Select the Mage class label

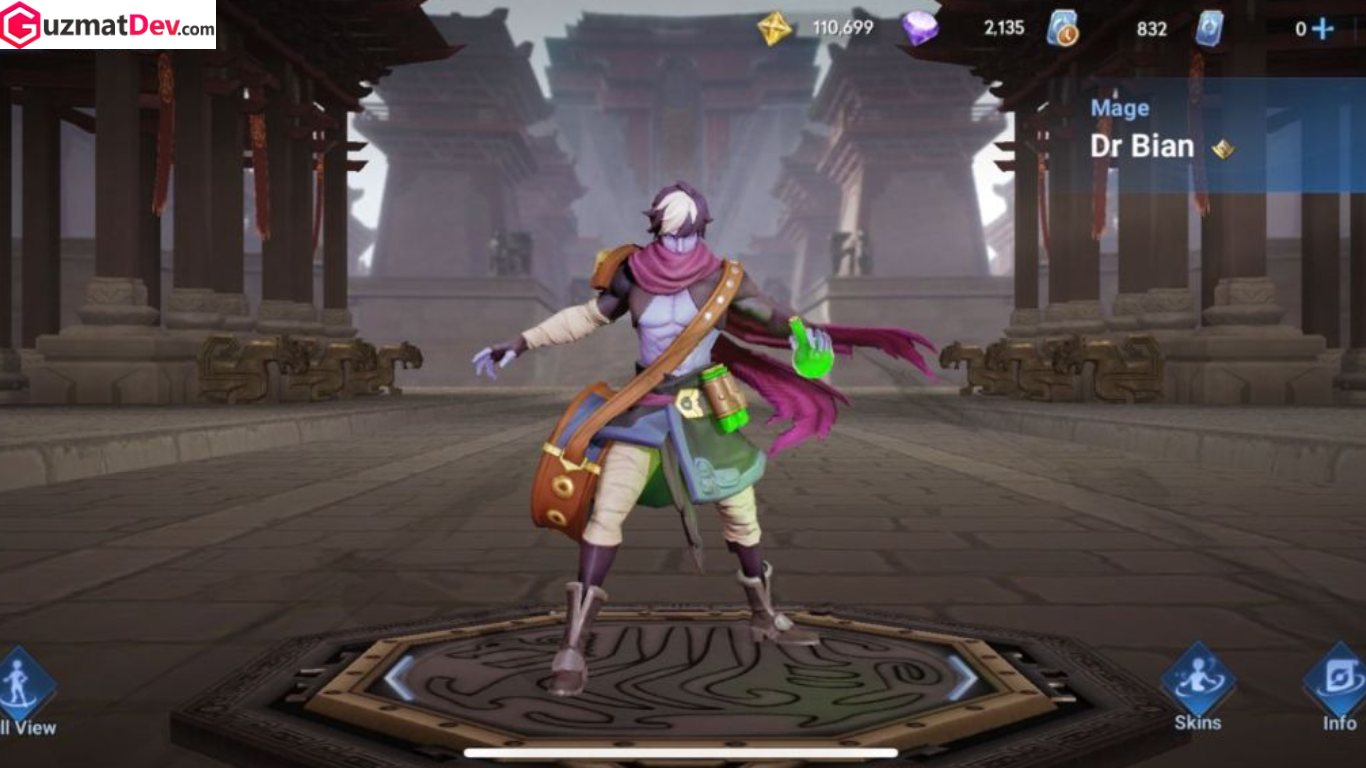[x=1119, y=108]
